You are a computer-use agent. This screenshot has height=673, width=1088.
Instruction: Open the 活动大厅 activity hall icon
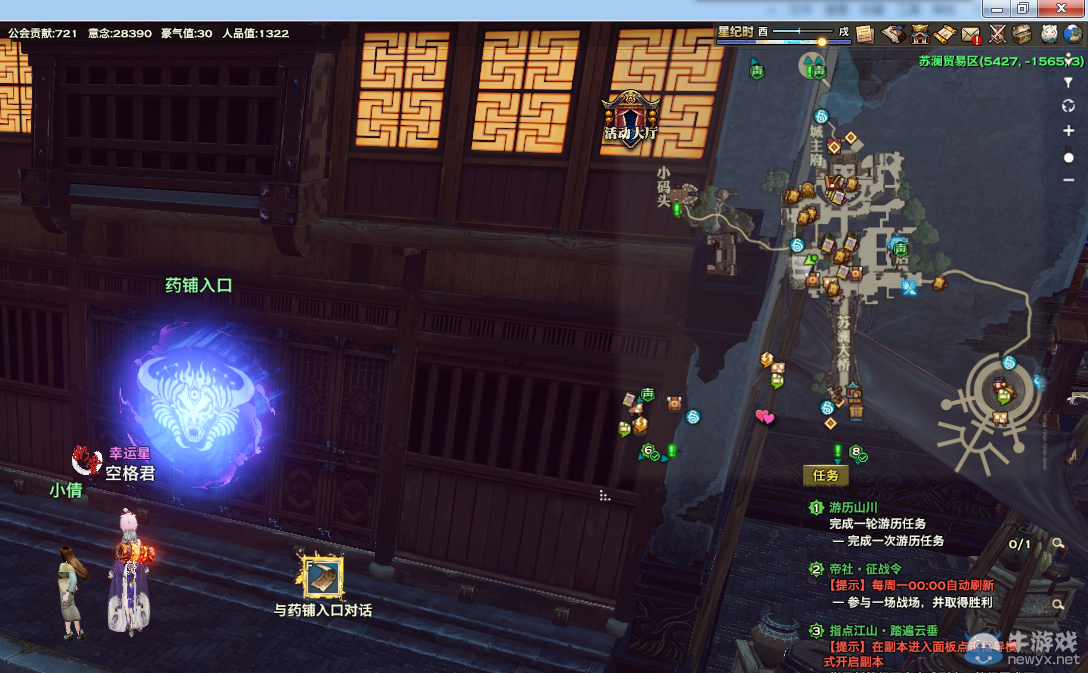click(x=630, y=119)
